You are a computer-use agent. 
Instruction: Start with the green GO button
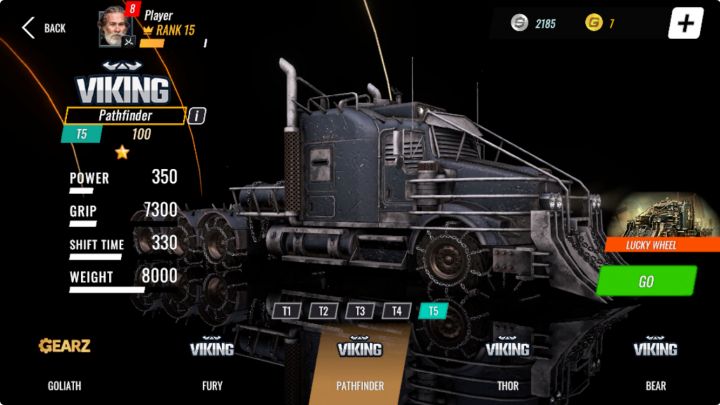(645, 281)
